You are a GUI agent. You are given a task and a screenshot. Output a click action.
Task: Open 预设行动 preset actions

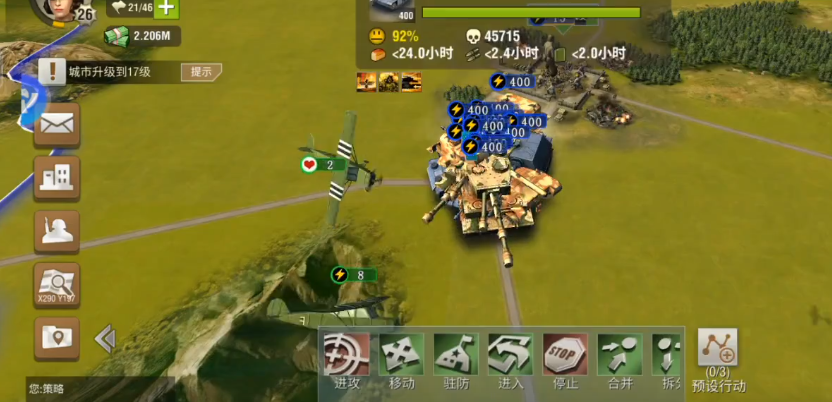click(x=717, y=353)
